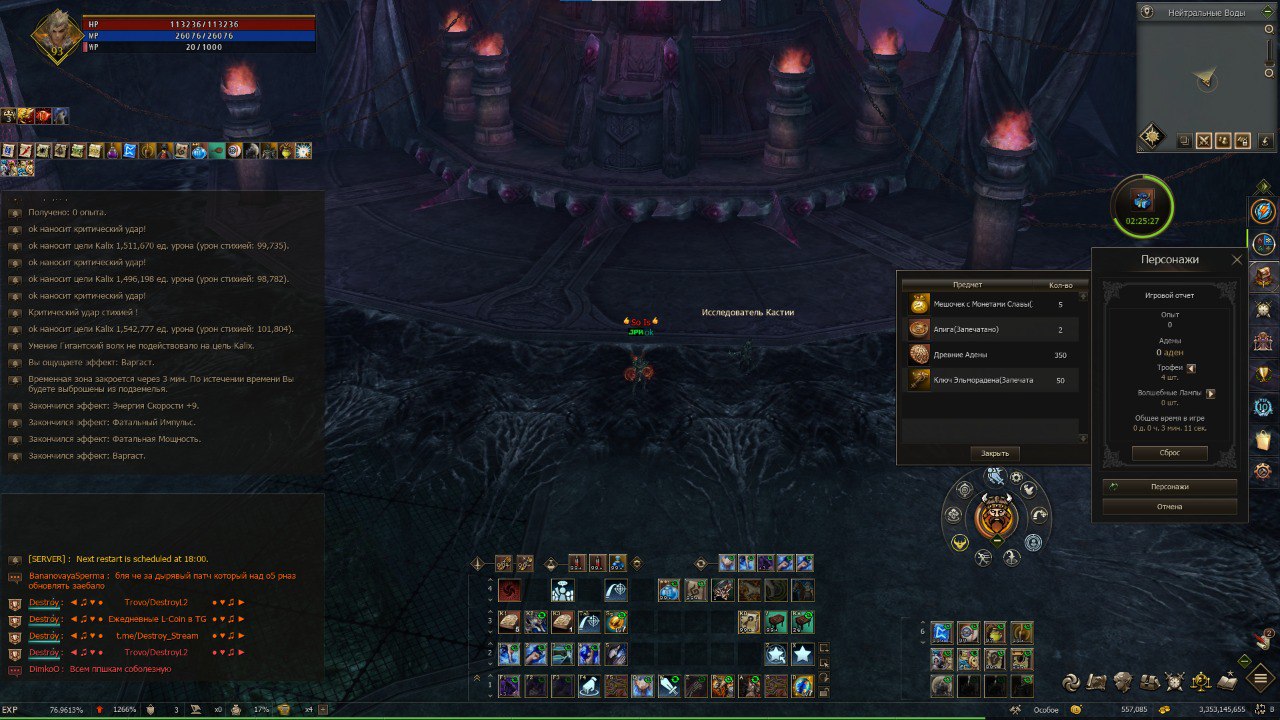Activate the white wolf skill in hotbar
Viewport: 1280px width, 720px height.
tap(589, 685)
